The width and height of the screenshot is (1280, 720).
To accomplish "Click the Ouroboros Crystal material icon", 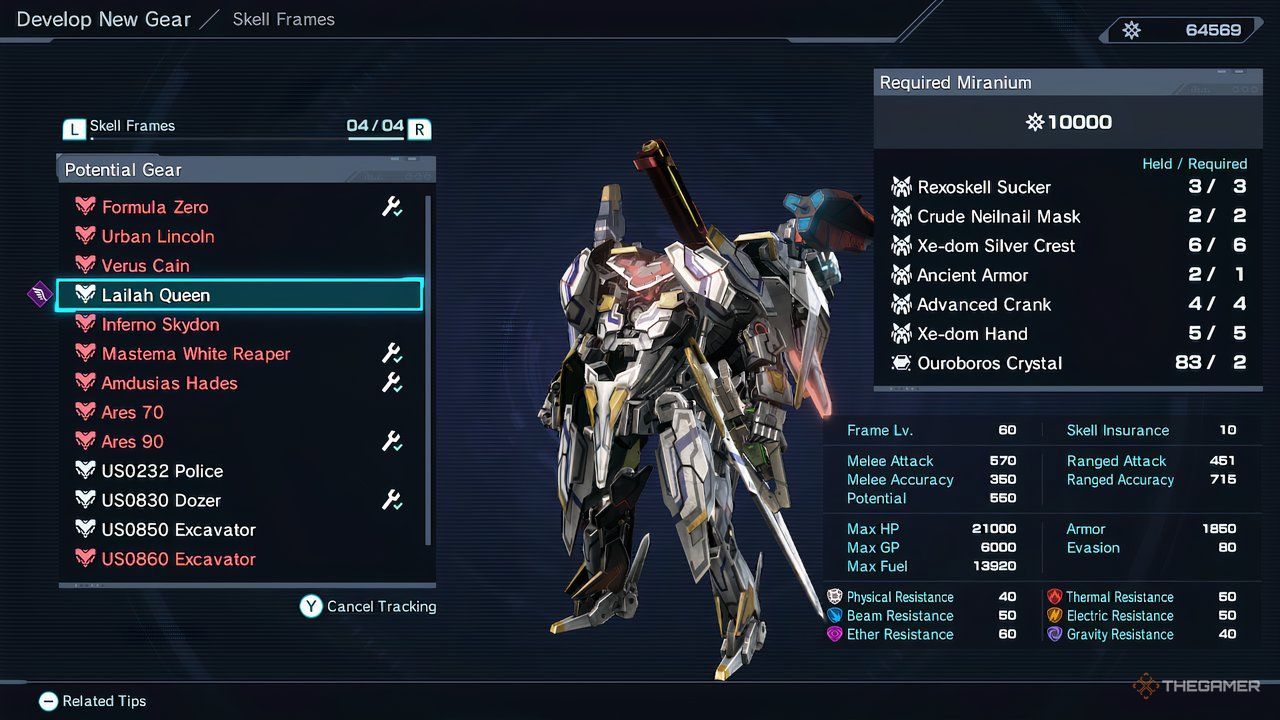I will pyautogui.click(x=902, y=363).
